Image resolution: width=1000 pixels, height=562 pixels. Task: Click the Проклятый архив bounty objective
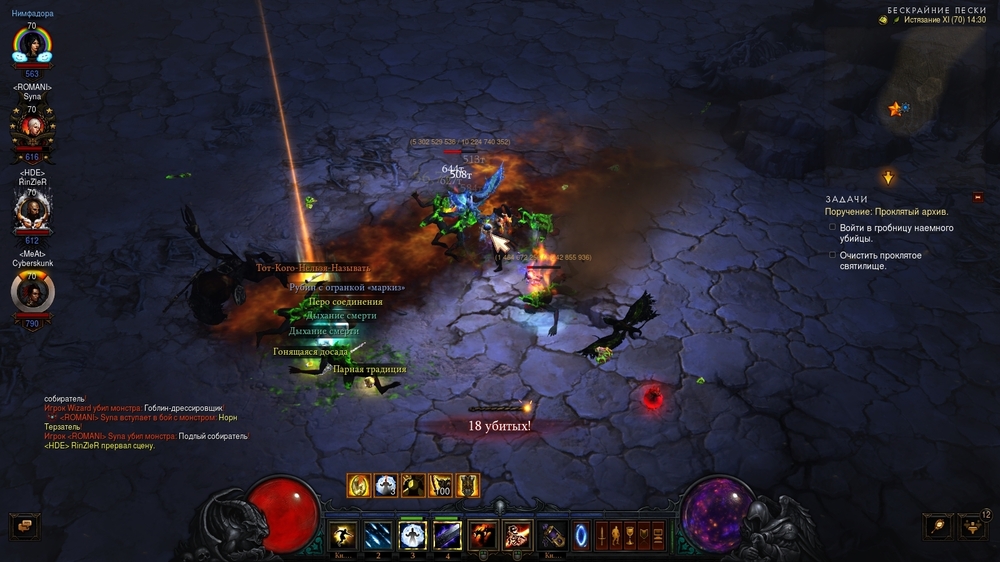(886, 212)
